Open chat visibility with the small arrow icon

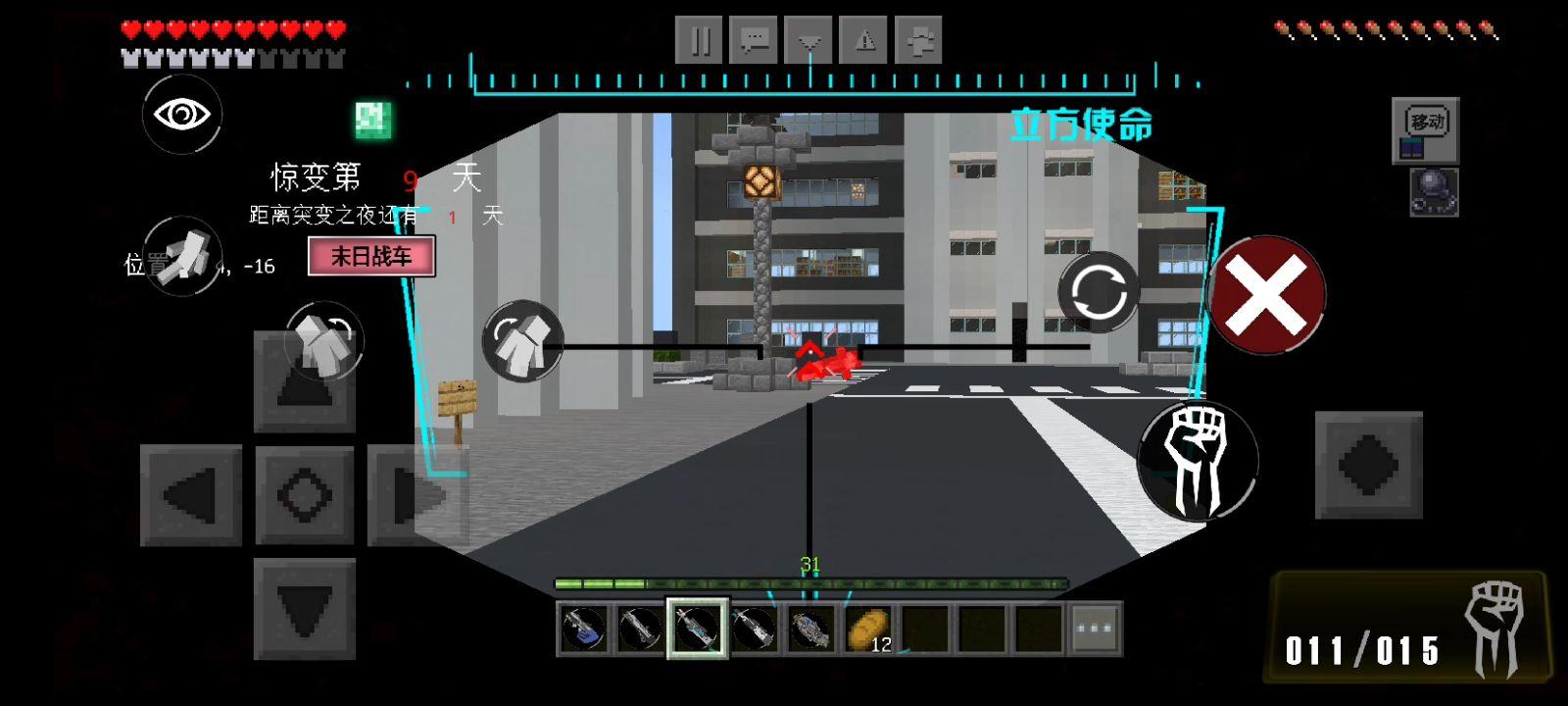(x=809, y=39)
